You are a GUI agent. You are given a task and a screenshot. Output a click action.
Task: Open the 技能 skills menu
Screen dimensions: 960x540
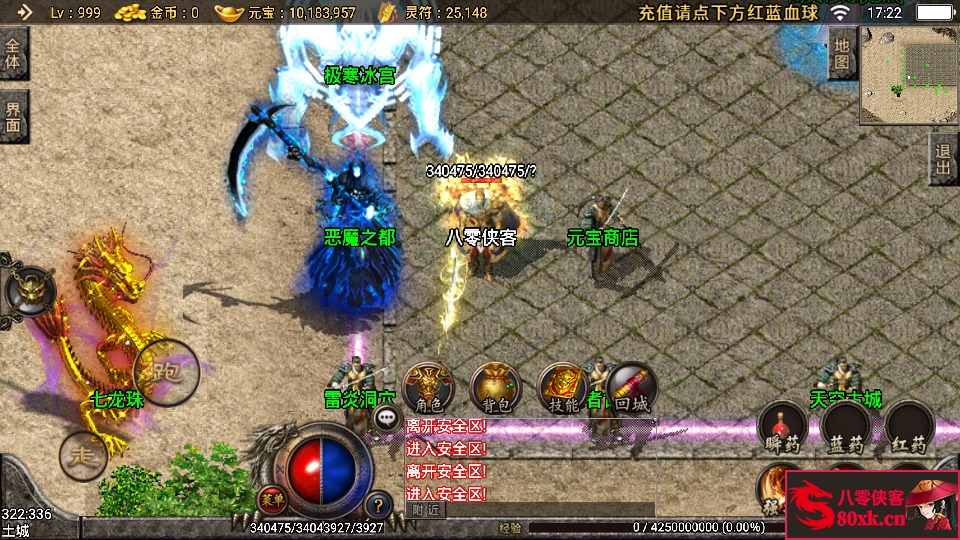click(x=563, y=388)
